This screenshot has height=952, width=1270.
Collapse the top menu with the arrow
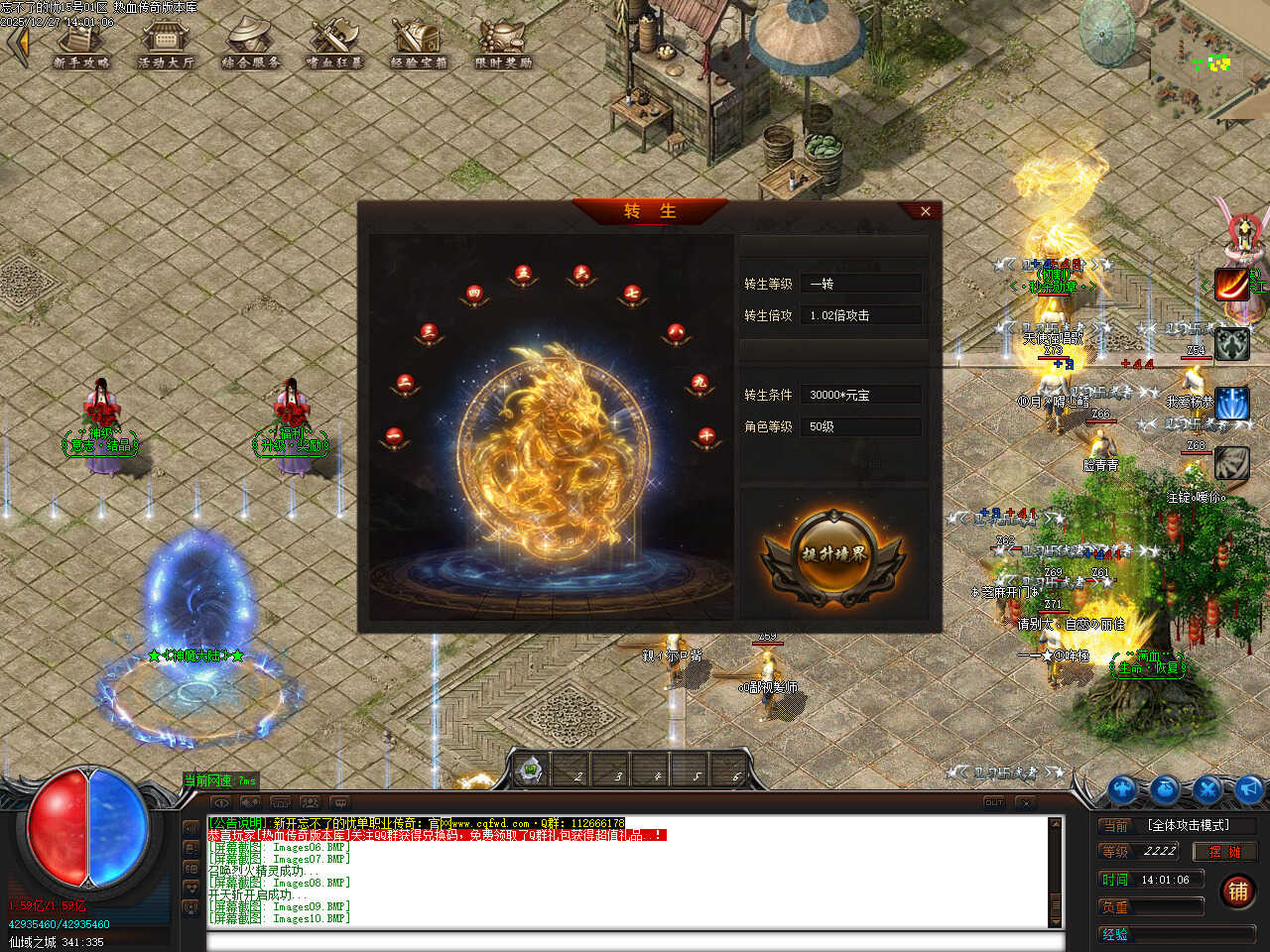(17, 44)
